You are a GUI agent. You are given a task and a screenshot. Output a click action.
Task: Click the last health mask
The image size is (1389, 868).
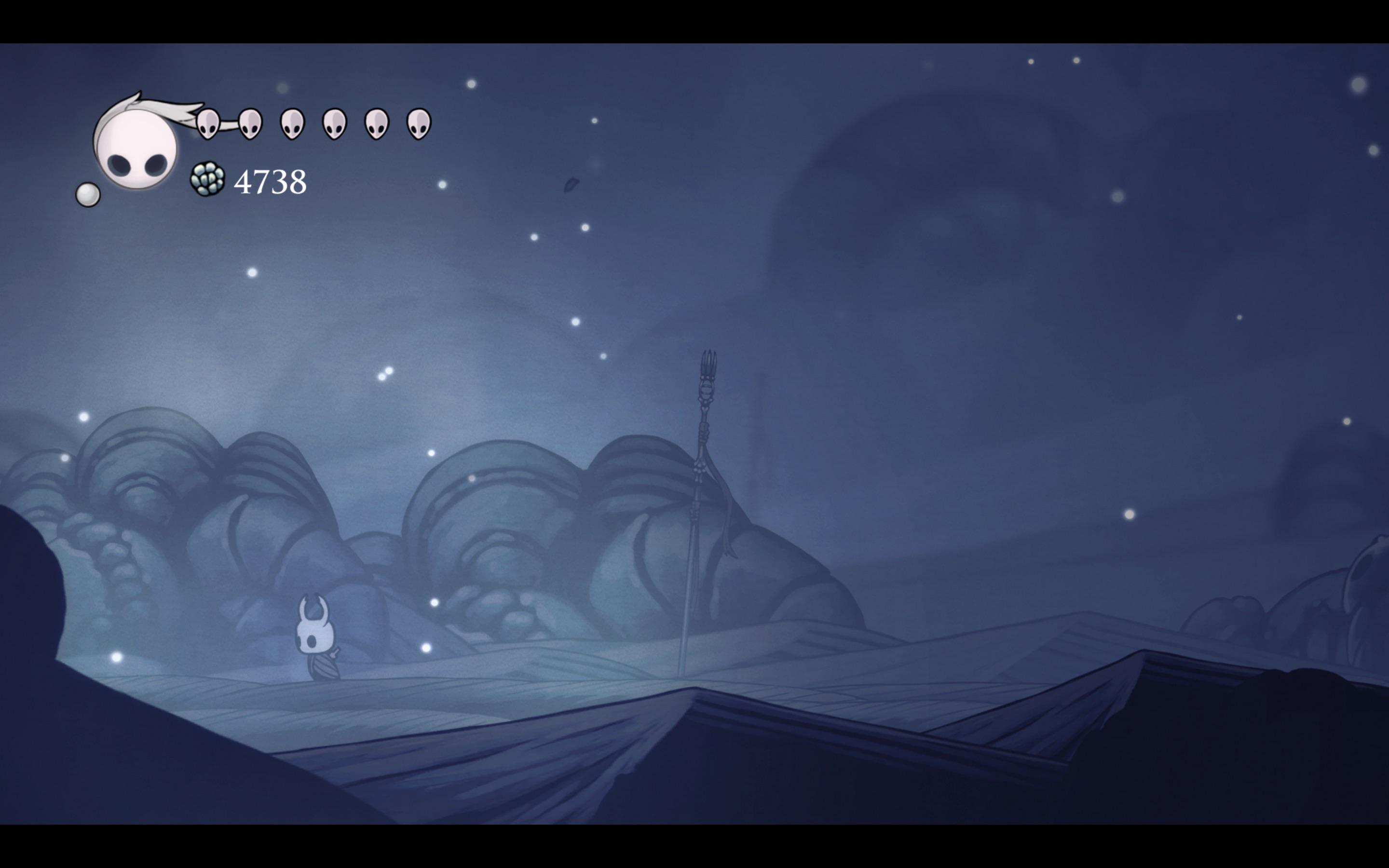(419, 123)
